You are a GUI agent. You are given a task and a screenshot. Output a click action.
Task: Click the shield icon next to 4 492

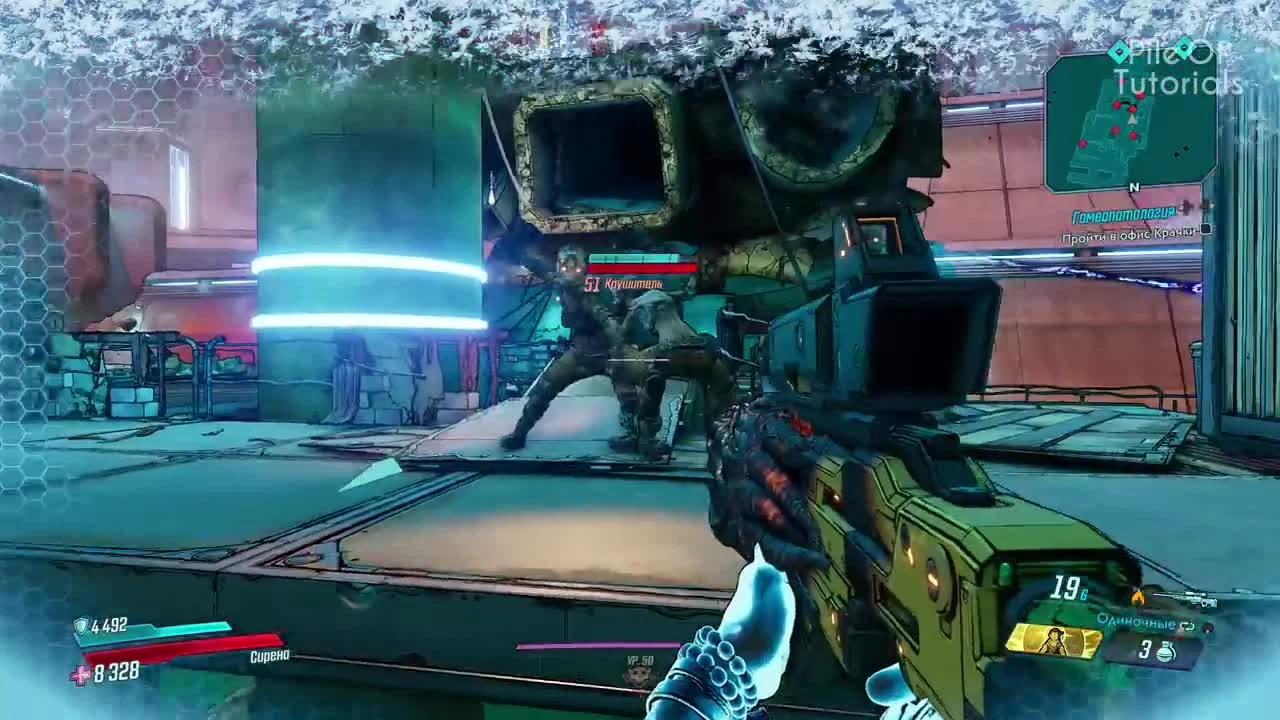80,625
